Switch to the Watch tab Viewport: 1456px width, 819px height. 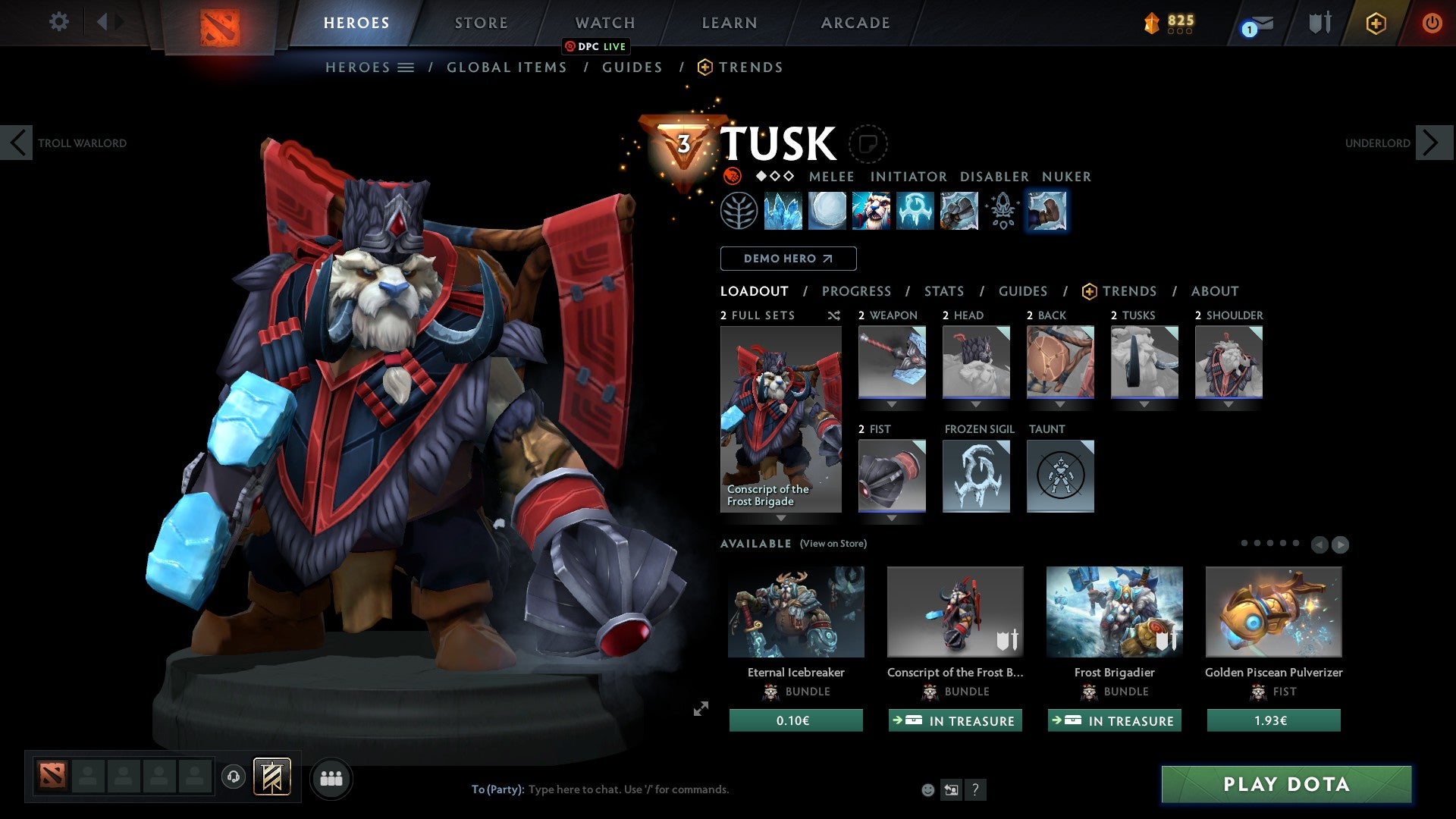[604, 23]
